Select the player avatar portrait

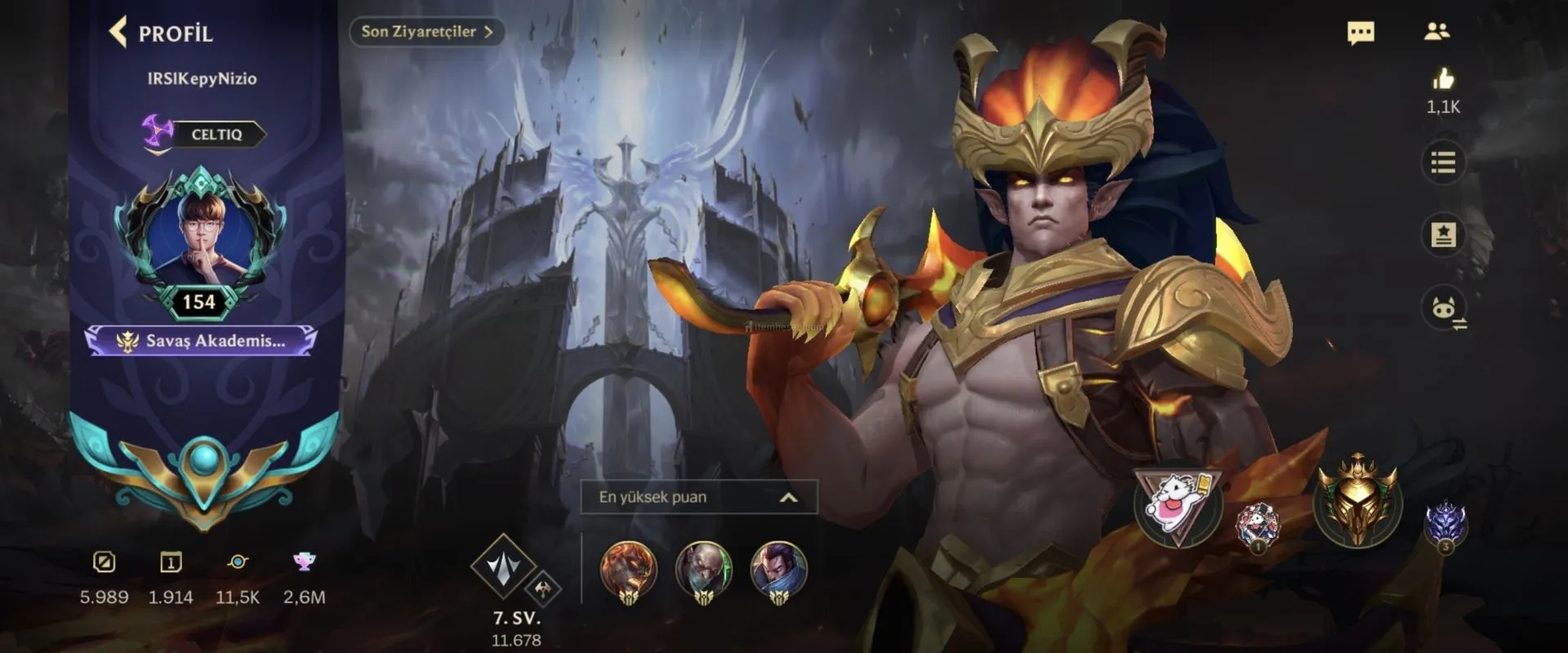[x=200, y=235]
